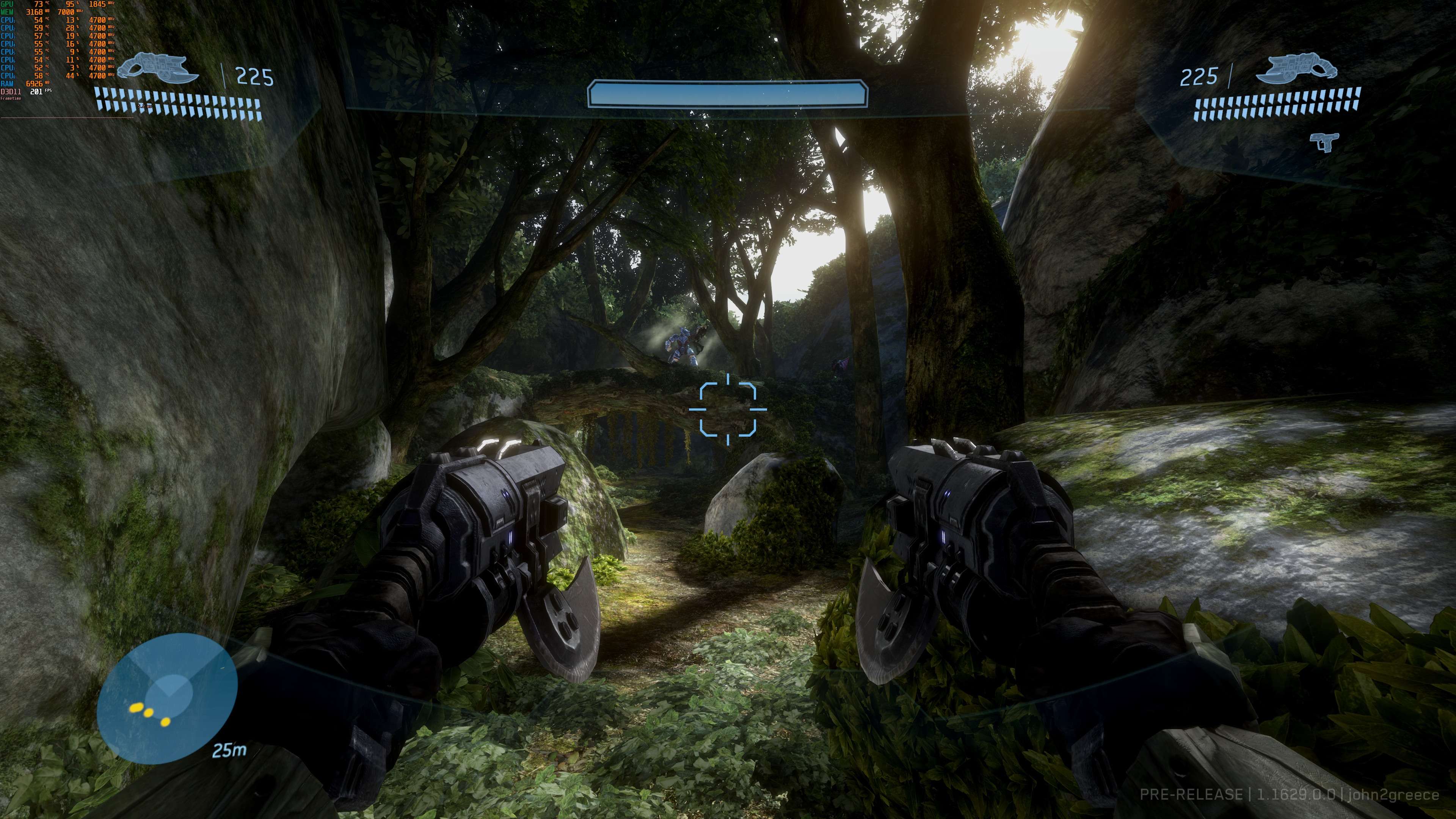This screenshot has width=1456, height=819.
Task: Click the motion tracker radar
Action: tap(167, 698)
